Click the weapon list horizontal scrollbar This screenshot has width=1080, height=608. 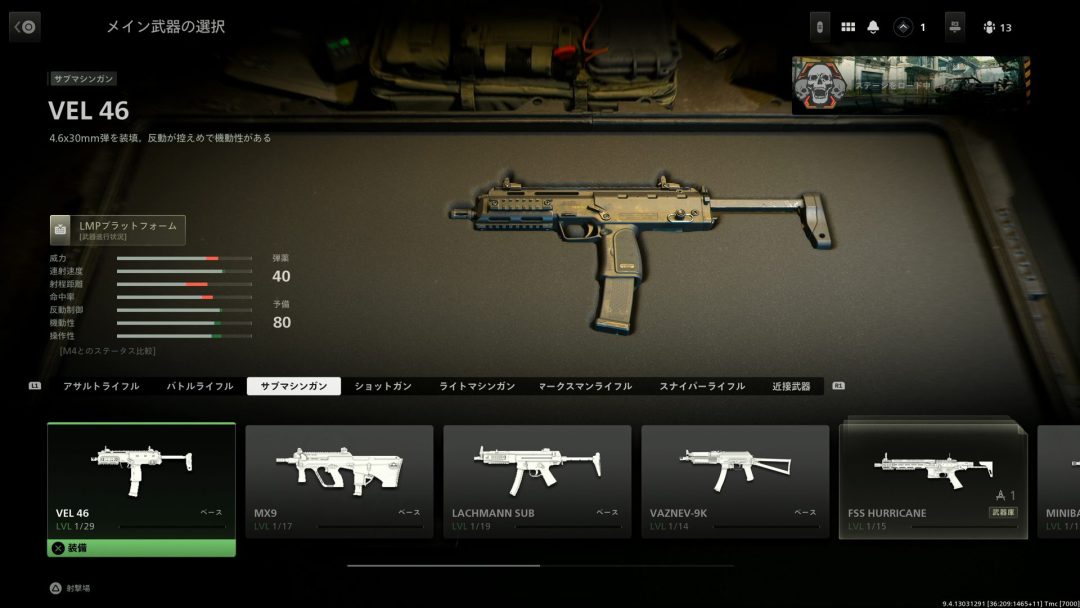pyautogui.click(x=540, y=566)
